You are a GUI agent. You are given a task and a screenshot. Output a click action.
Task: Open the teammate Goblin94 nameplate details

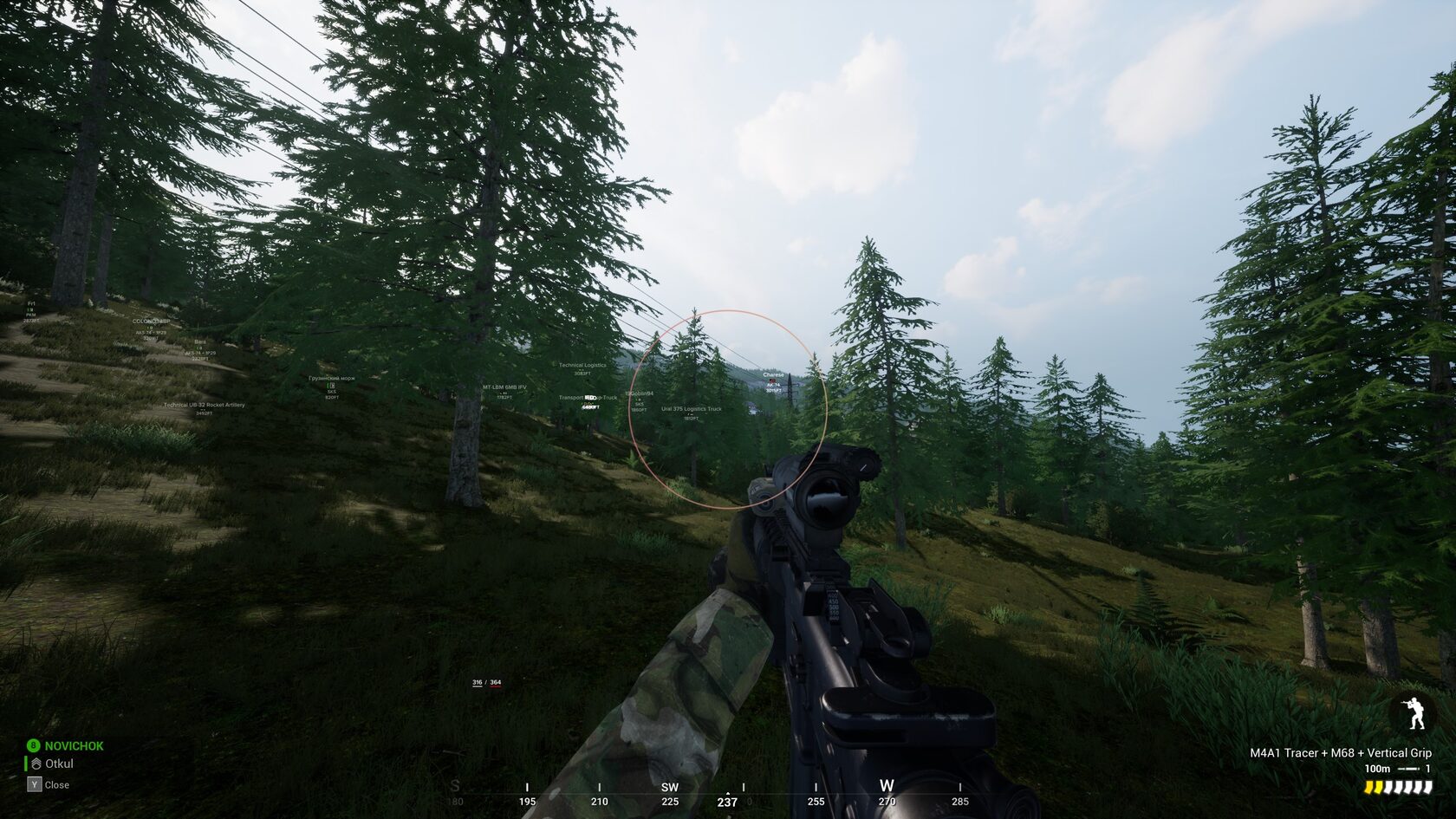coord(640,393)
